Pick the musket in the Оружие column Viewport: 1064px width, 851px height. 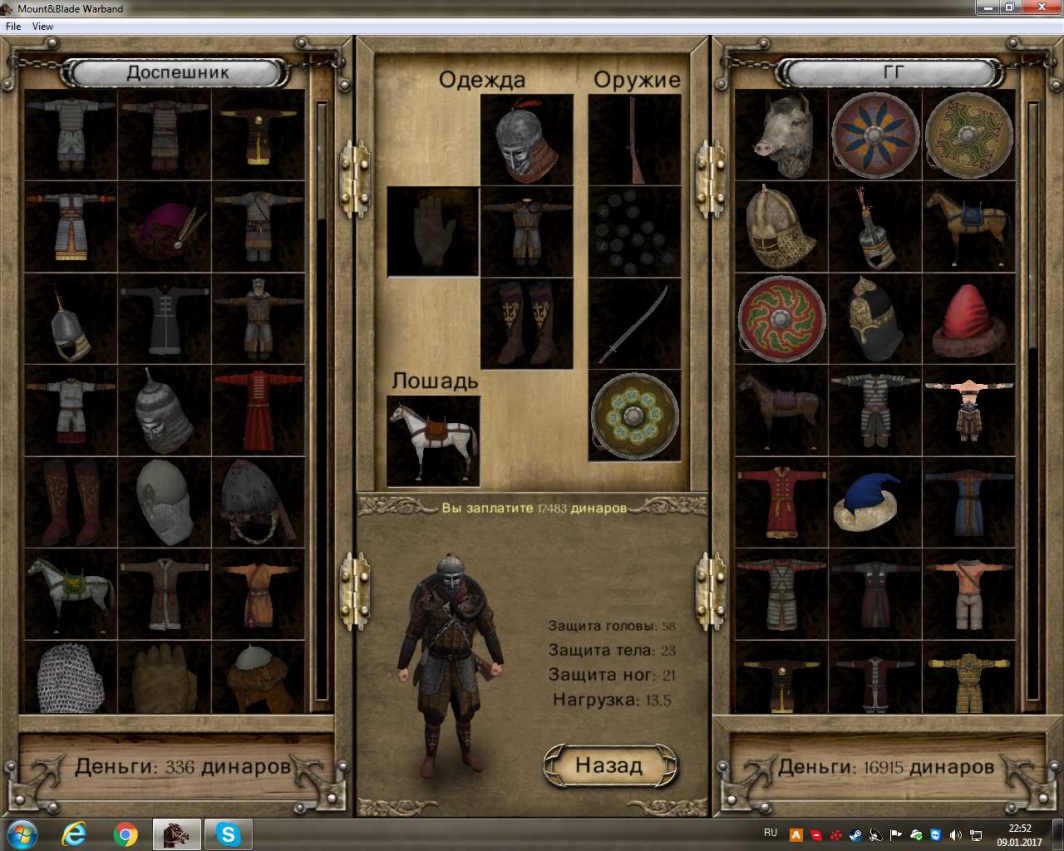tap(634, 140)
